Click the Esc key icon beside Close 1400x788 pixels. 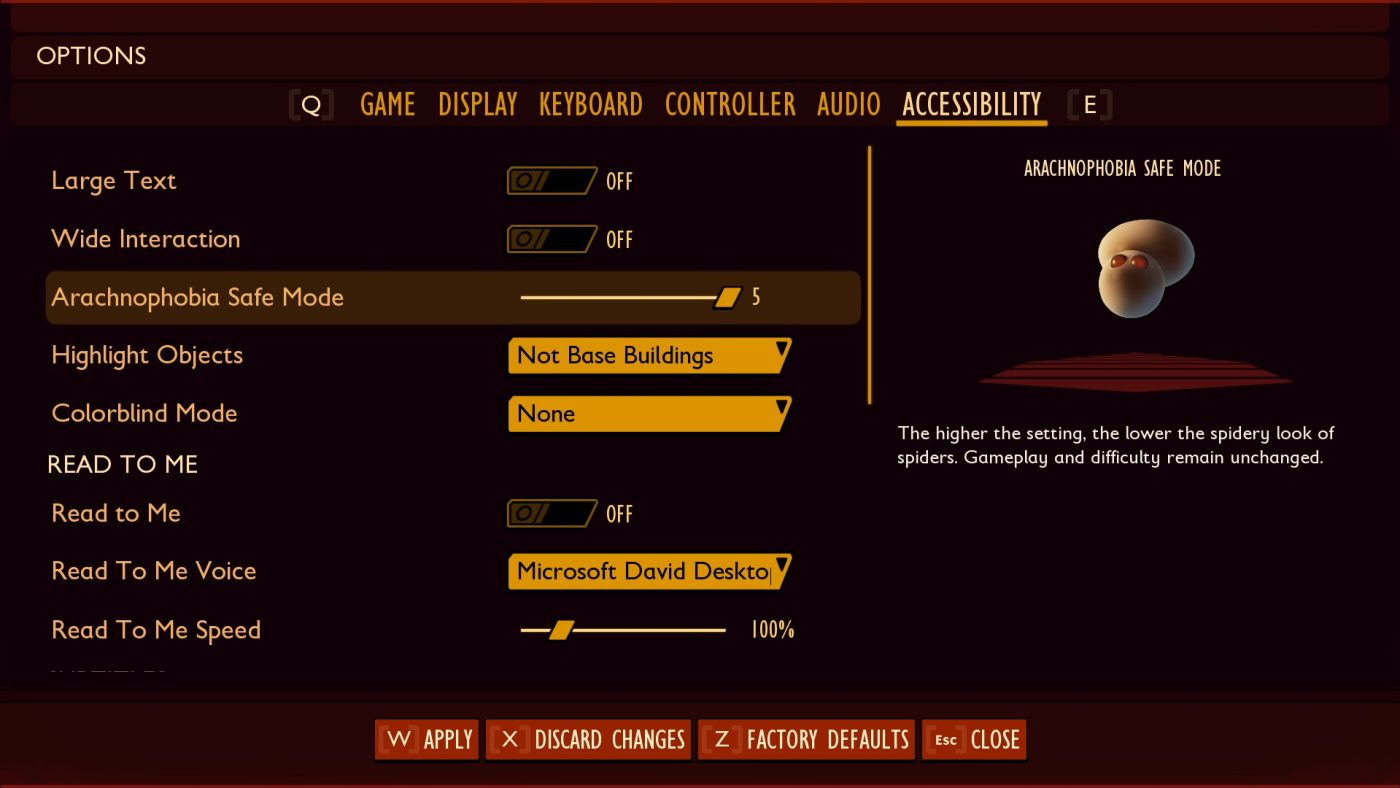946,740
